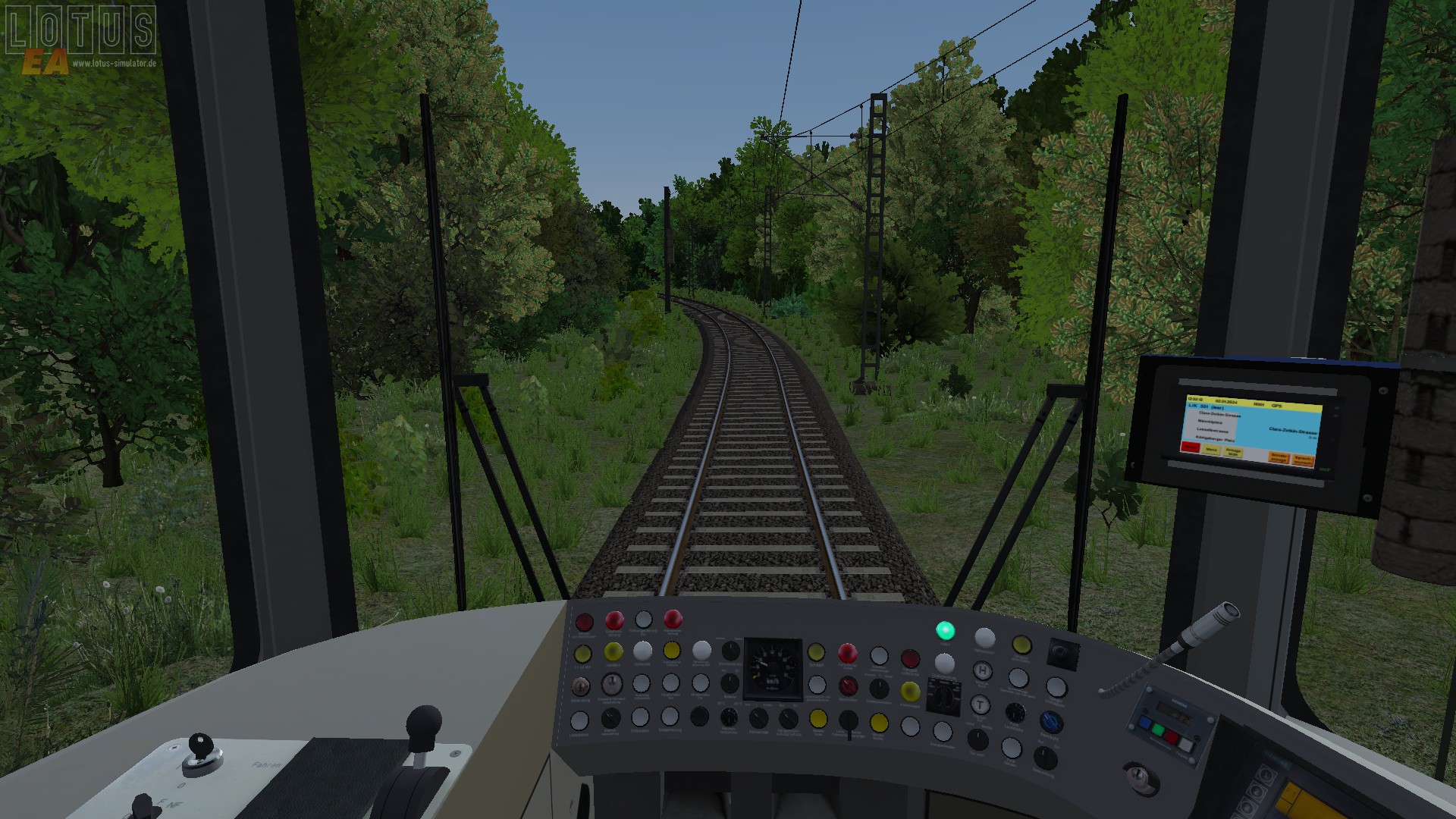Tap the red button on the onboard computer
The image size is (1456, 819).
click(1191, 447)
